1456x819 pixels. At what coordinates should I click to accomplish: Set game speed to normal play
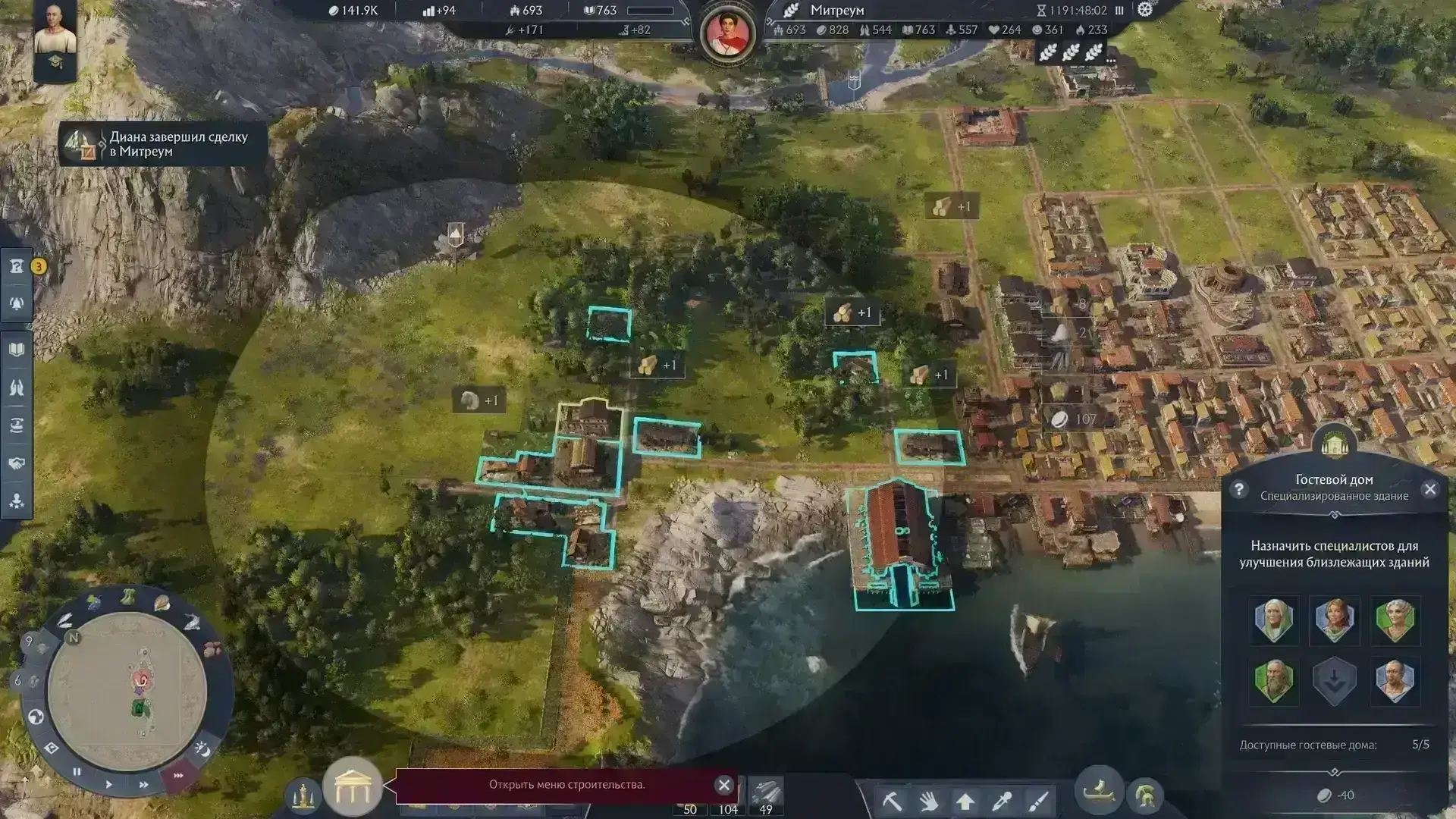108,784
